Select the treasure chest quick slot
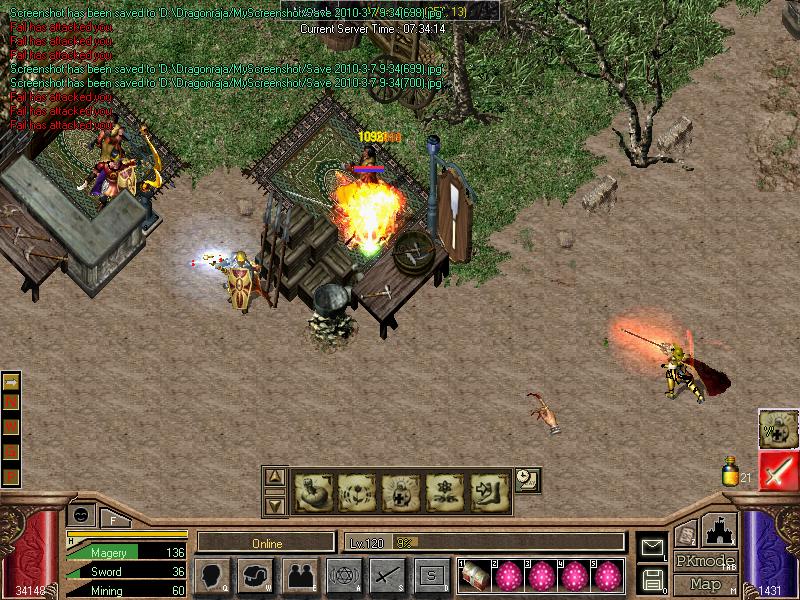Viewport: 800px width, 600px height. click(476, 576)
